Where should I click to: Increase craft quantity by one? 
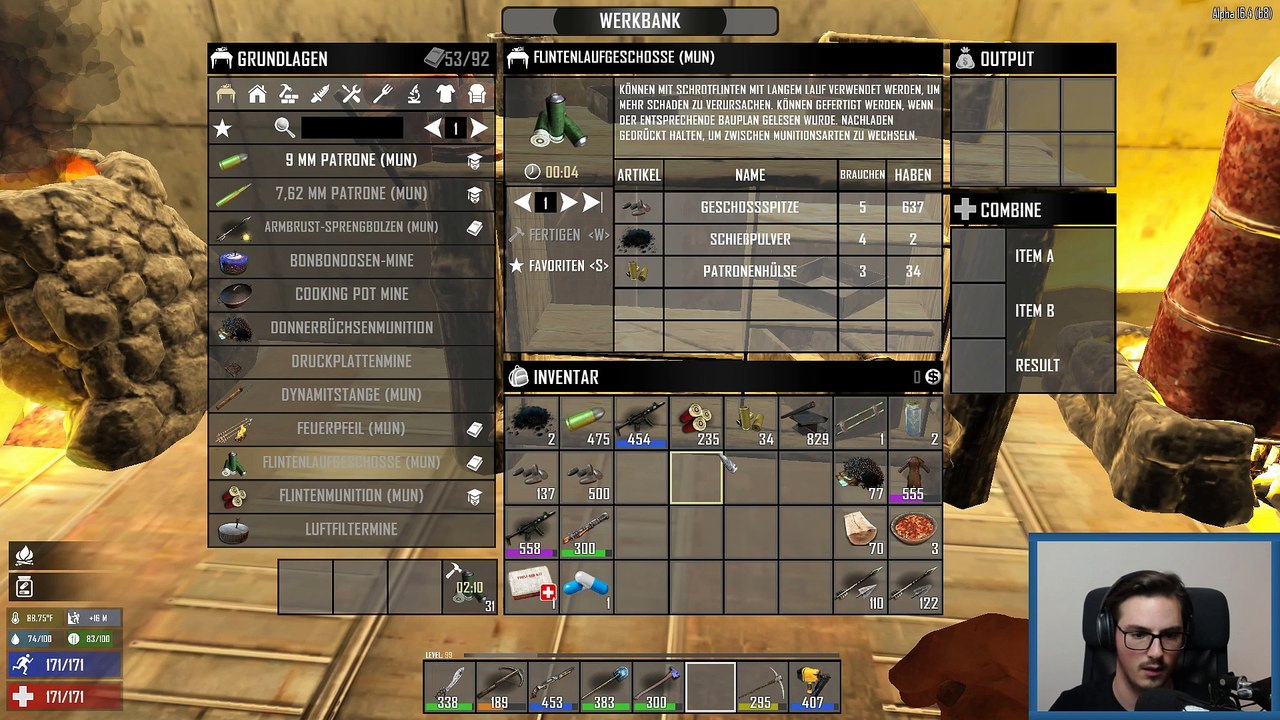[568, 203]
